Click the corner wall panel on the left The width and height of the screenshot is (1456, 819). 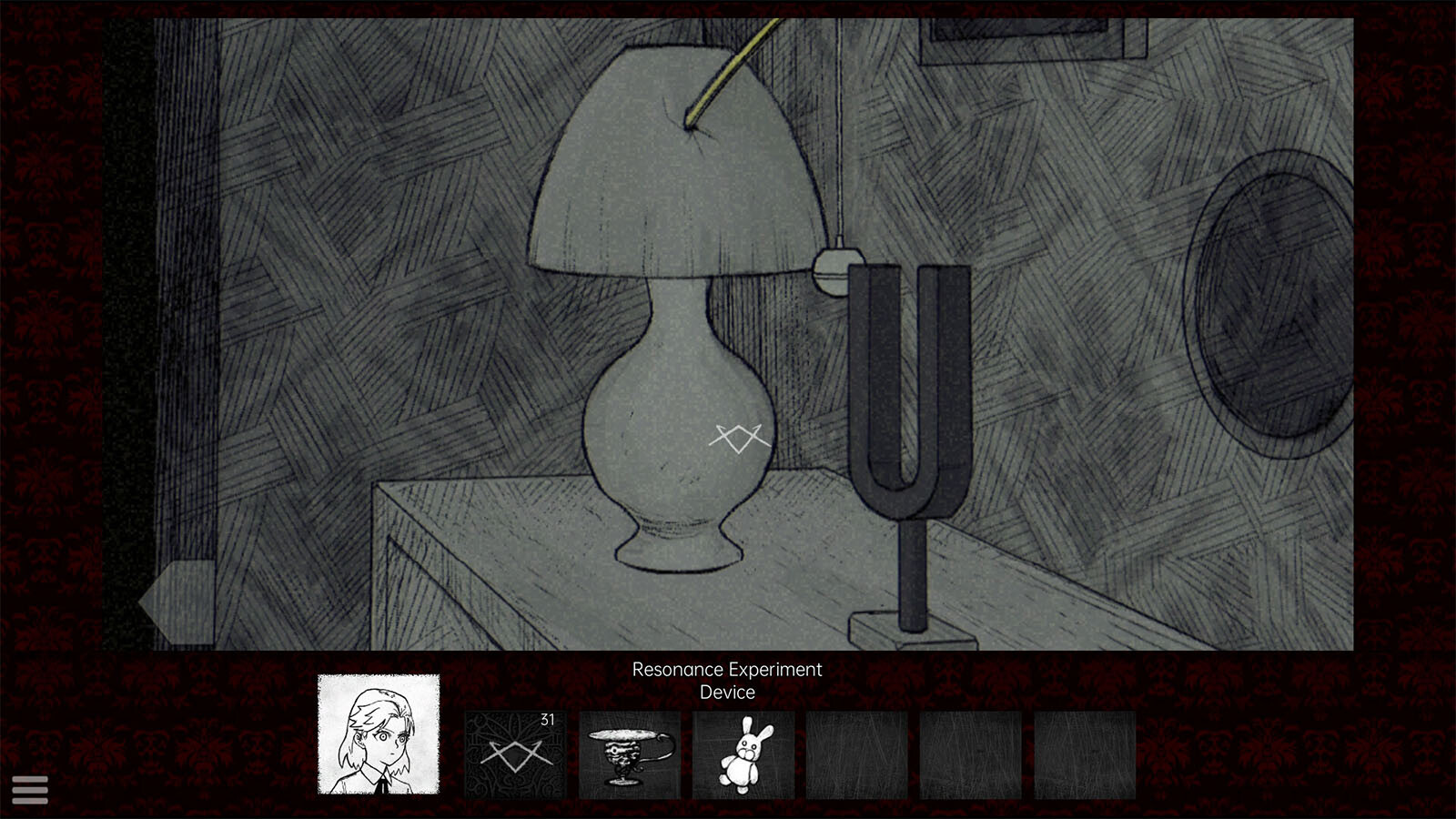(x=191, y=318)
